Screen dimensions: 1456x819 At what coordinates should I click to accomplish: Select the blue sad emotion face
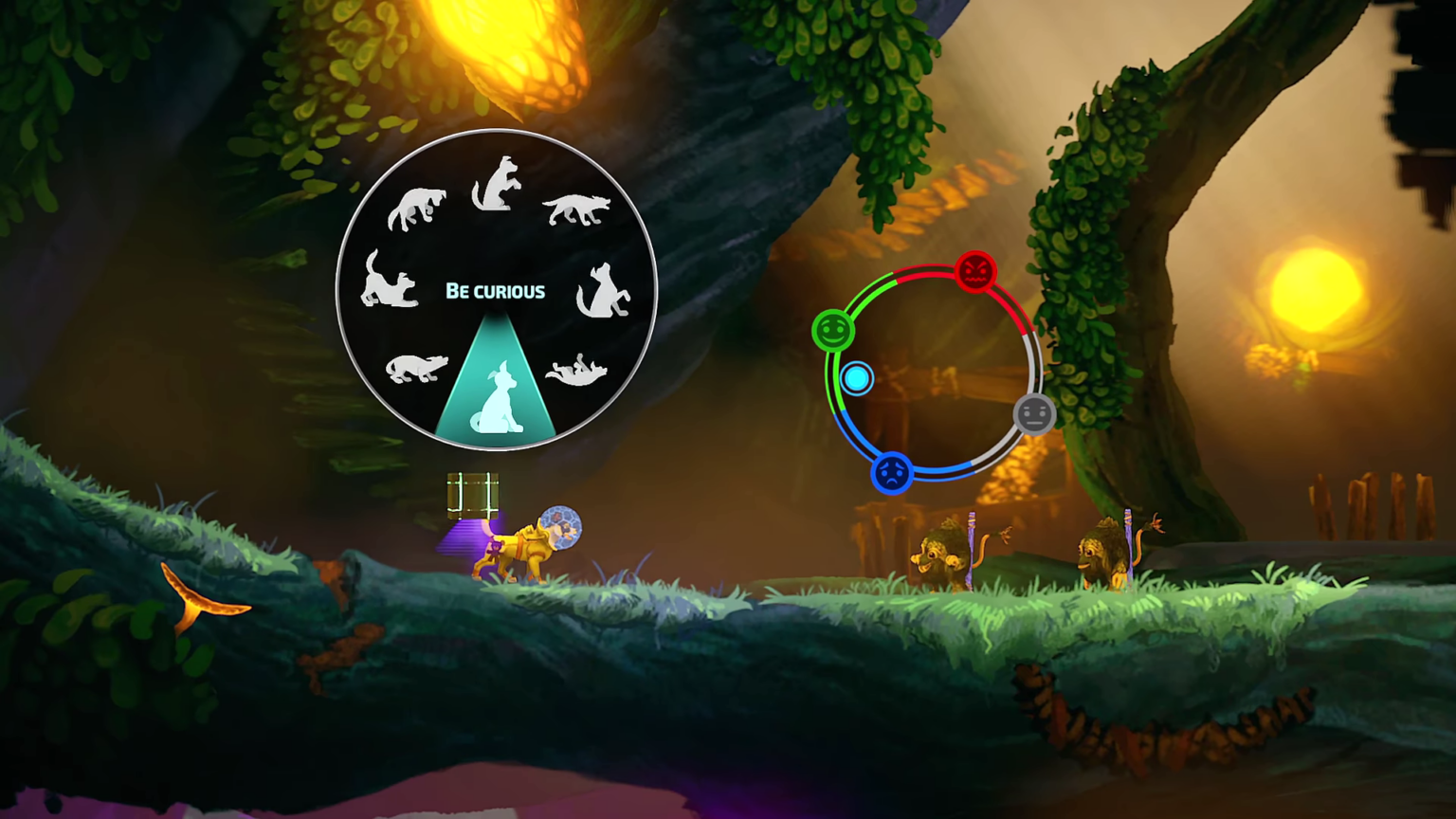[892, 474]
